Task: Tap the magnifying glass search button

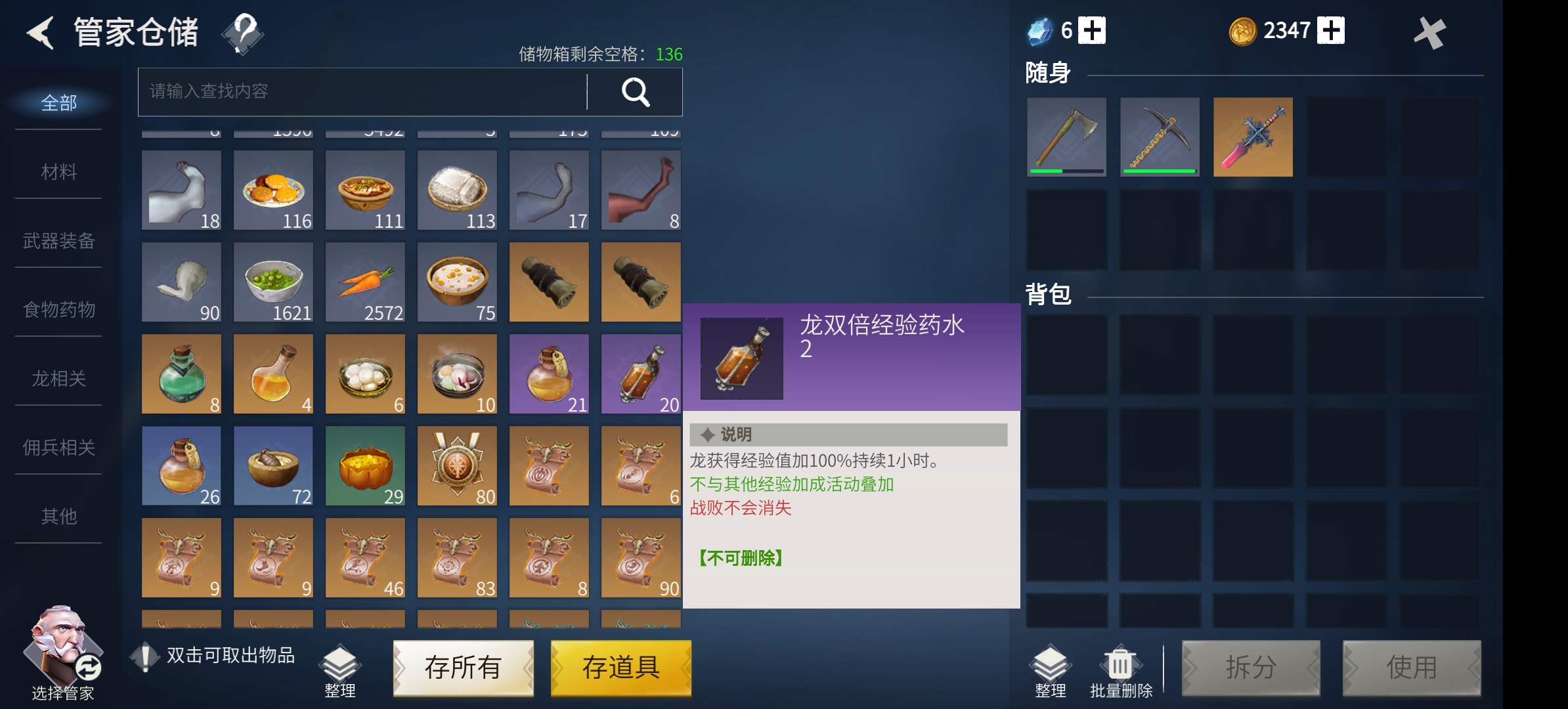Action: tap(635, 92)
